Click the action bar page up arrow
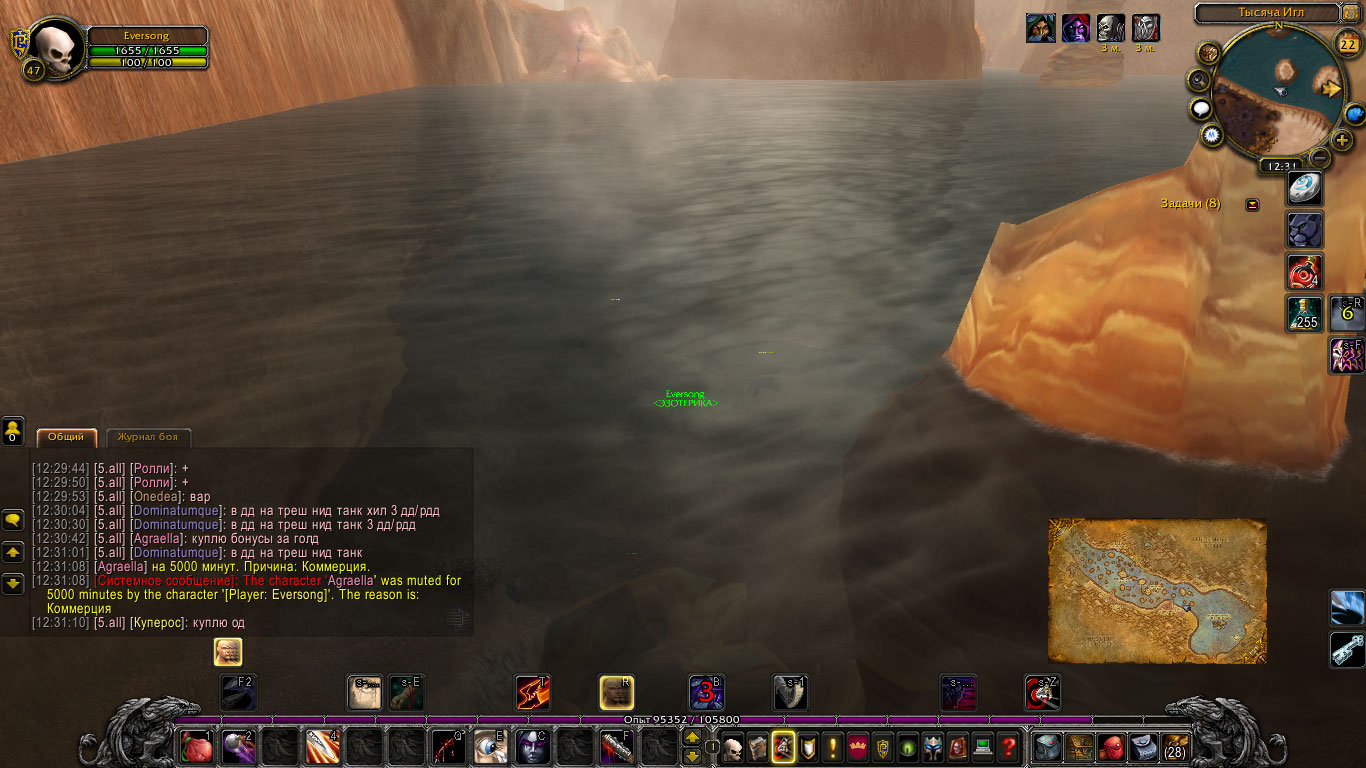Screen dimensions: 1366x768 tap(691, 738)
